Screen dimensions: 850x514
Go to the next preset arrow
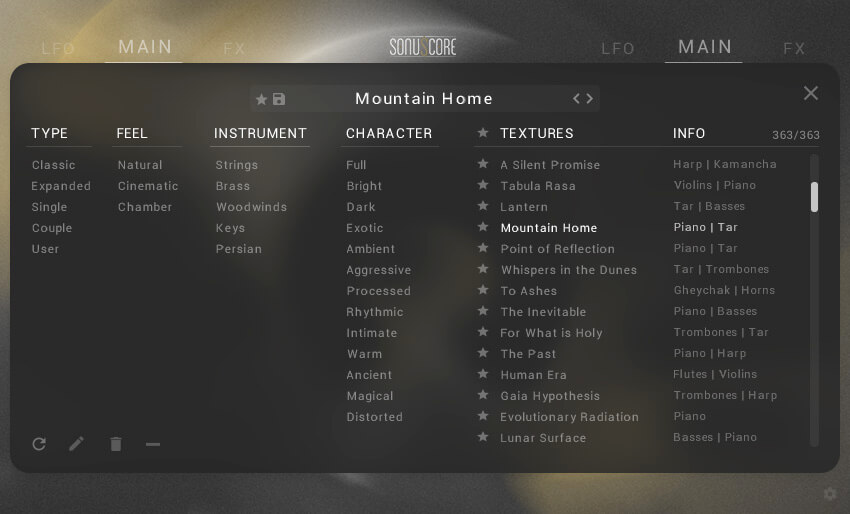pos(590,98)
